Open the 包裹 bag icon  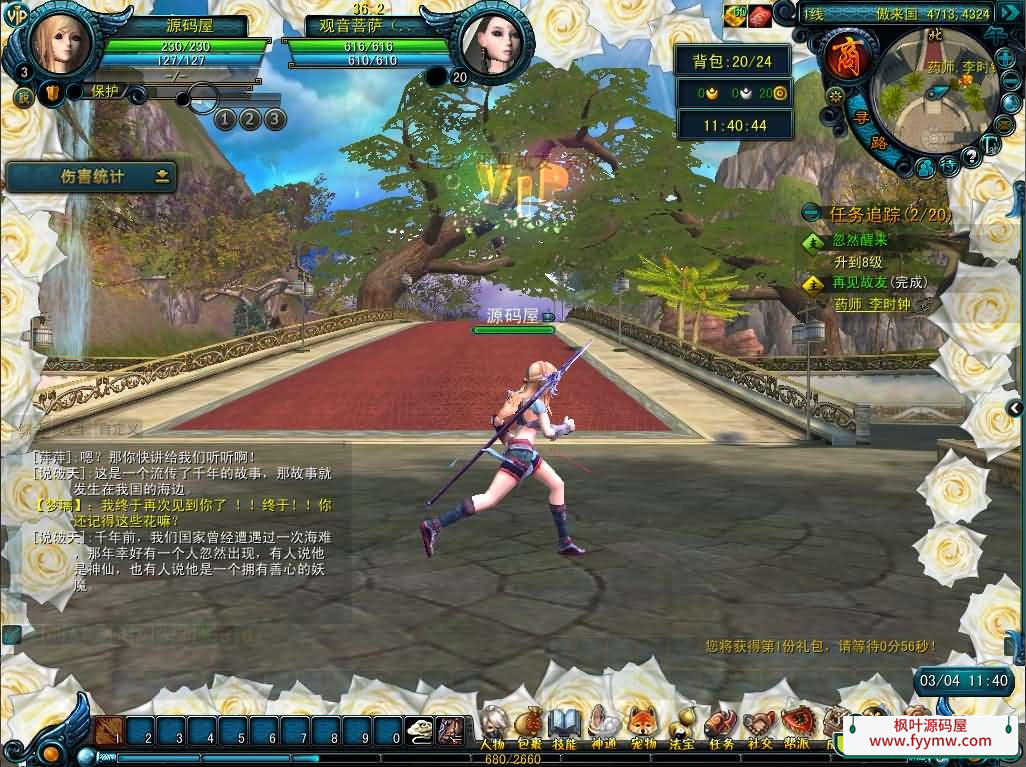(529, 723)
